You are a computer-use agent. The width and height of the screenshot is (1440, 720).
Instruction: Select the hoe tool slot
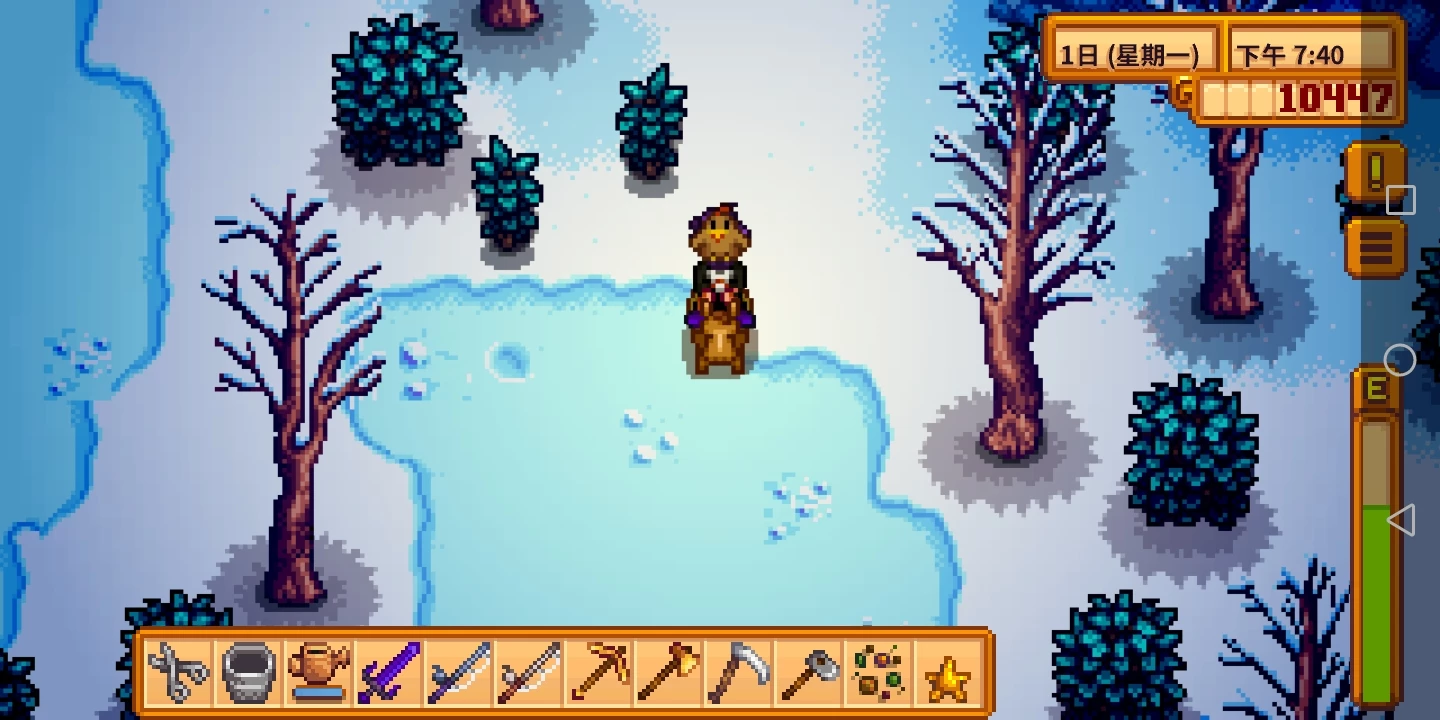coord(809,672)
